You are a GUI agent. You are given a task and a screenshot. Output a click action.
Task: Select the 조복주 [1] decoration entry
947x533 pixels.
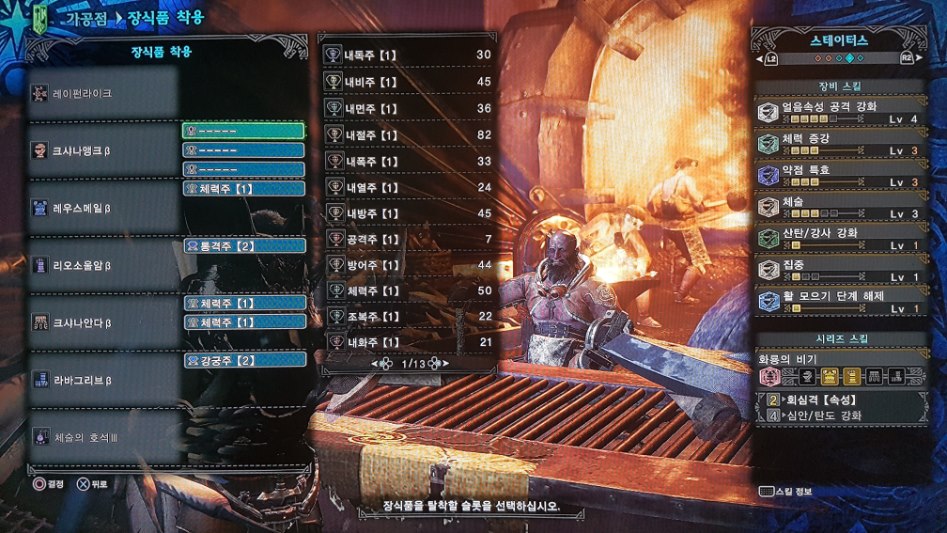click(409, 316)
